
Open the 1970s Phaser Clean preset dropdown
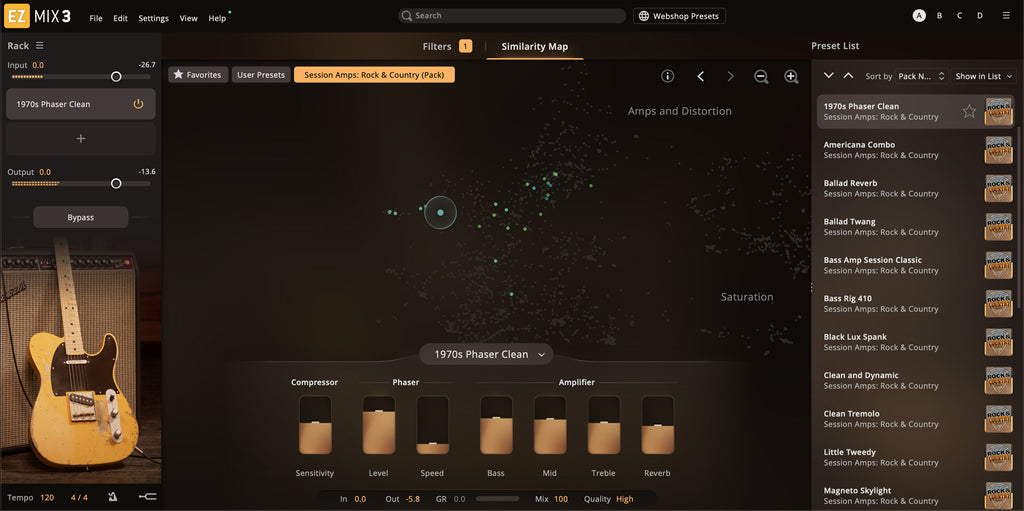(487, 354)
